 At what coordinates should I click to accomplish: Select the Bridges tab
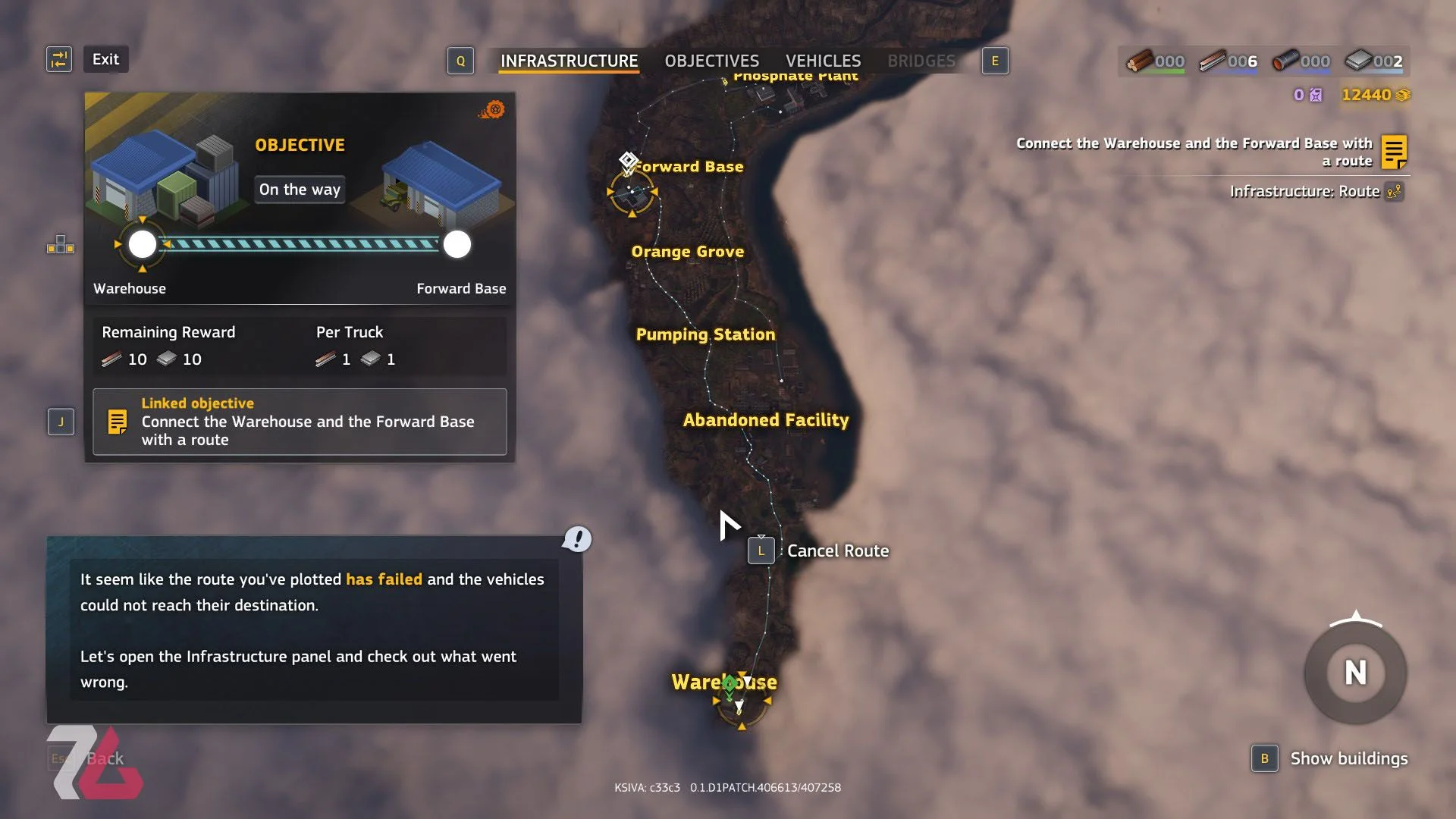pos(921,61)
